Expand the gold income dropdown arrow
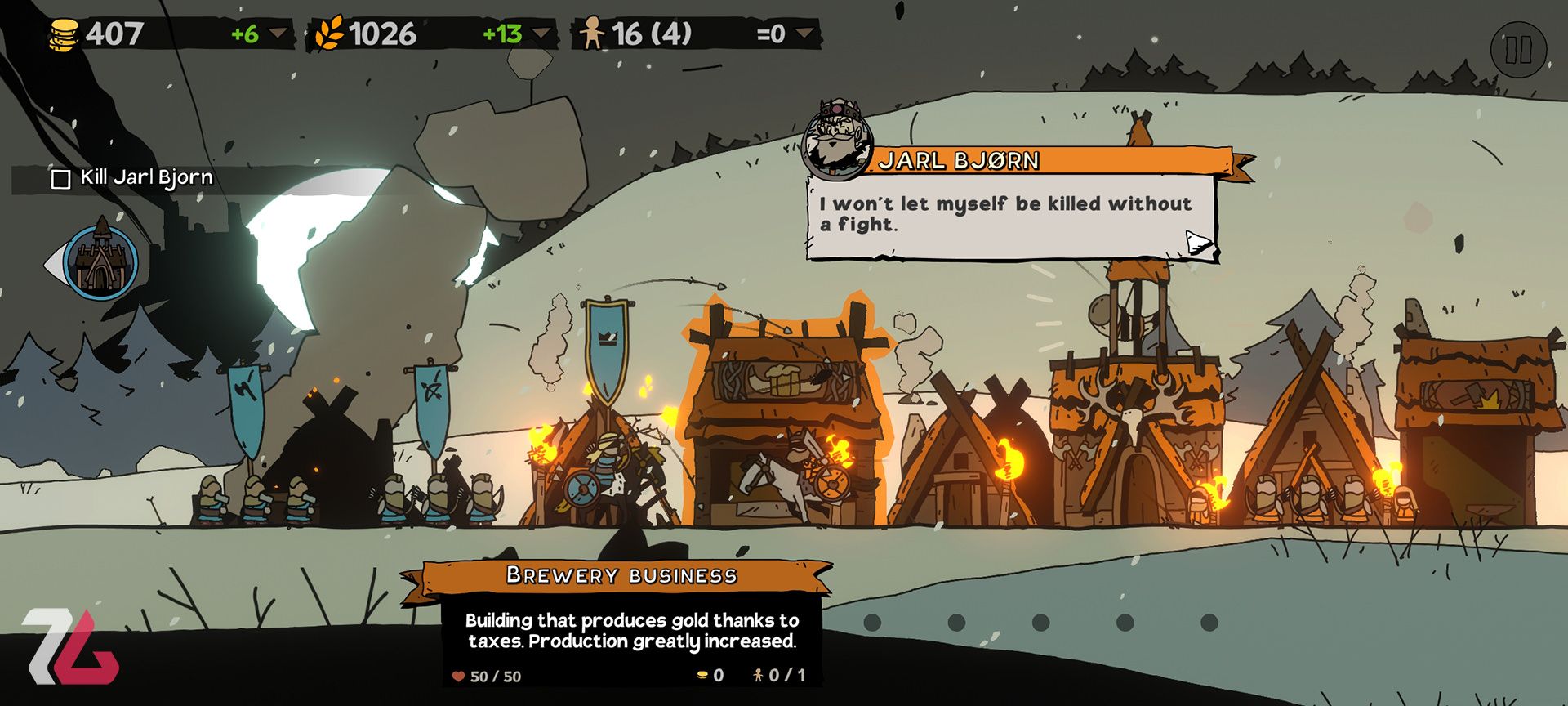Image resolution: width=1568 pixels, height=706 pixels. pos(278,34)
